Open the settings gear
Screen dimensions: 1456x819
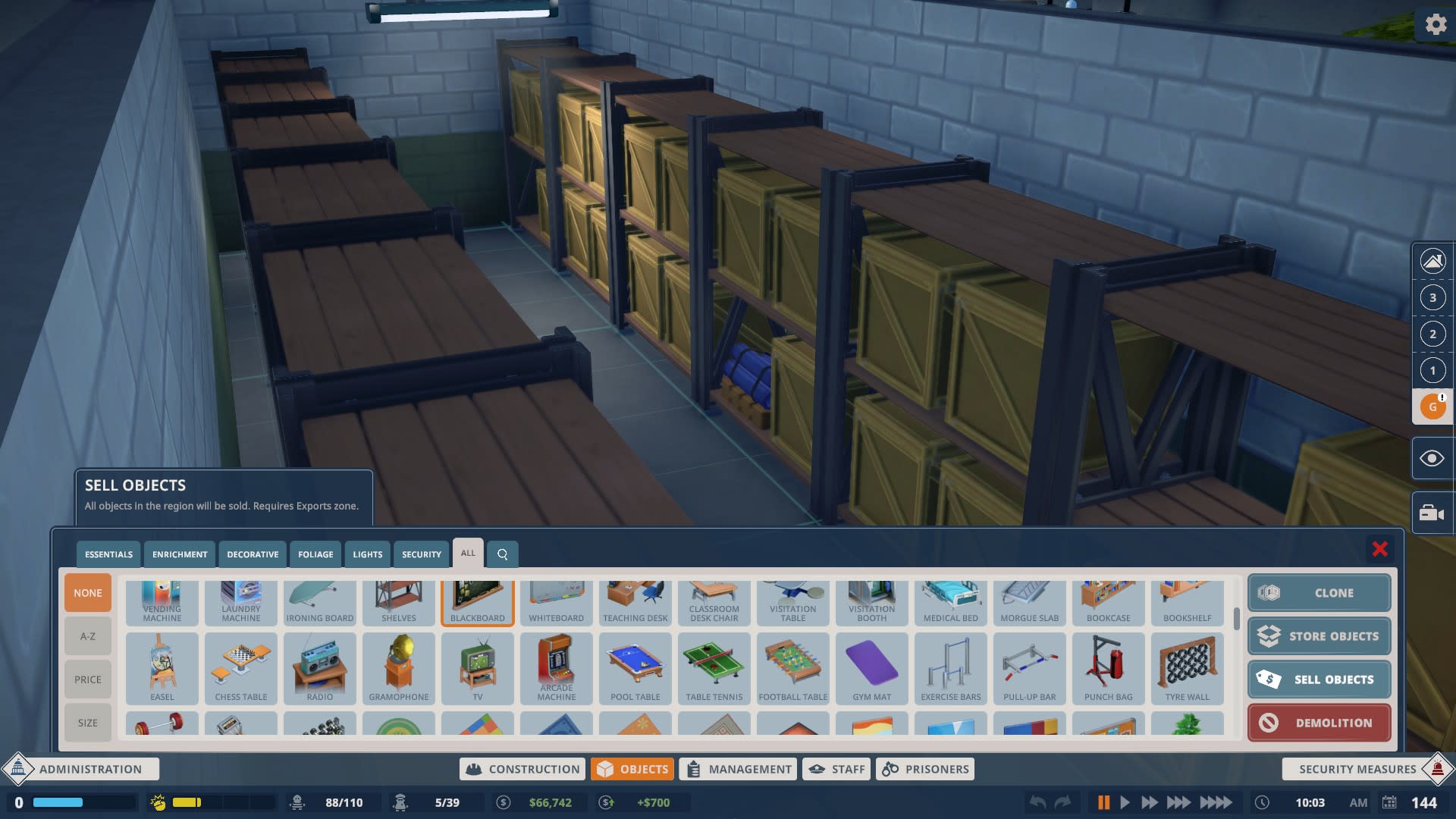point(1436,24)
